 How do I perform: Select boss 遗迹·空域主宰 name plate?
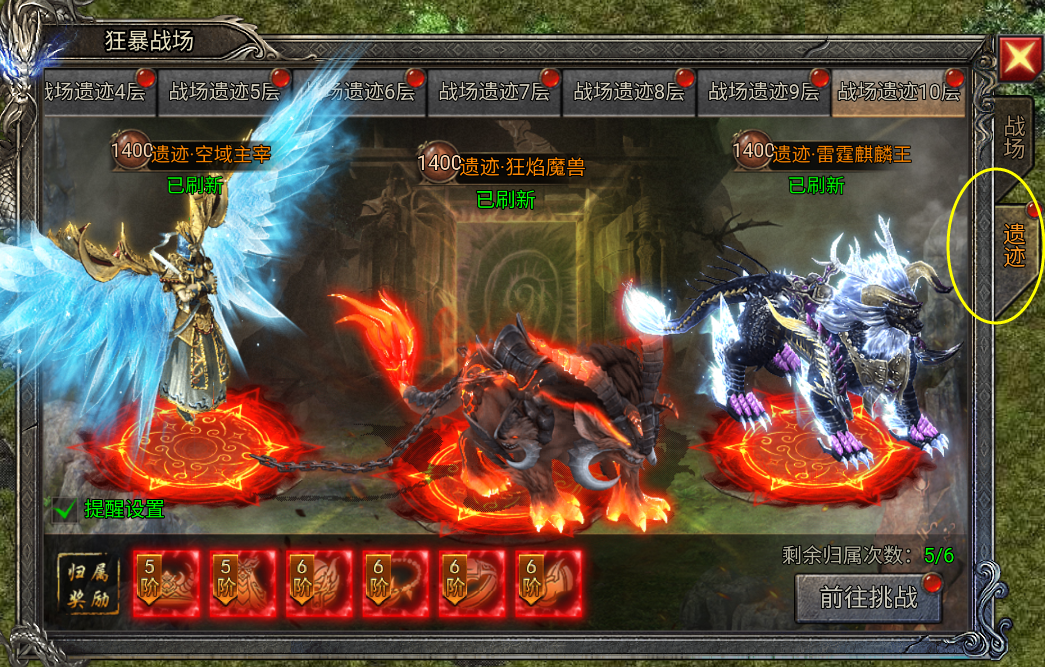(x=196, y=153)
